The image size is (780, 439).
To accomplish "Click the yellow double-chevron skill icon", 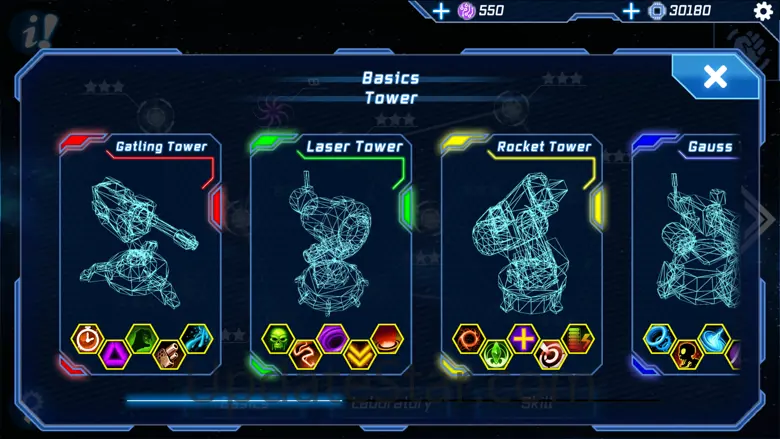I will (x=360, y=353).
